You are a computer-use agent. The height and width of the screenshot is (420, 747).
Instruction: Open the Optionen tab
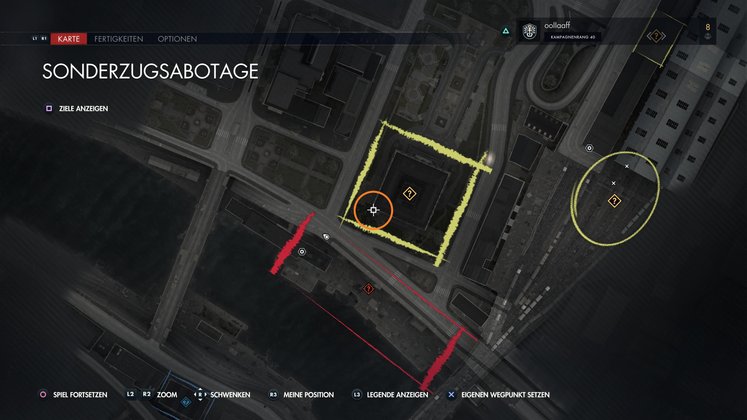coord(176,39)
